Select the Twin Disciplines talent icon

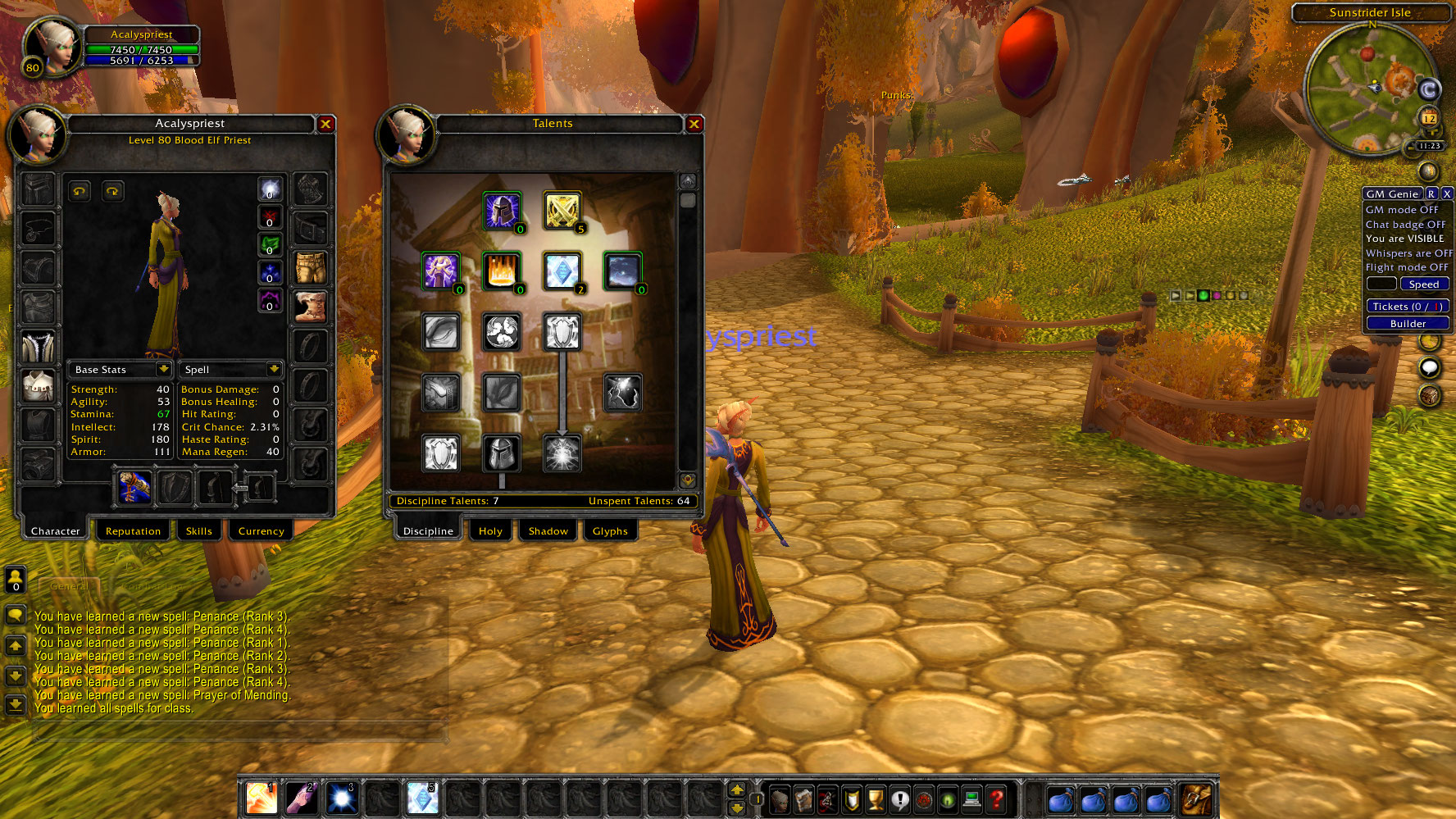pyautogui.click(x=562, y=211)
